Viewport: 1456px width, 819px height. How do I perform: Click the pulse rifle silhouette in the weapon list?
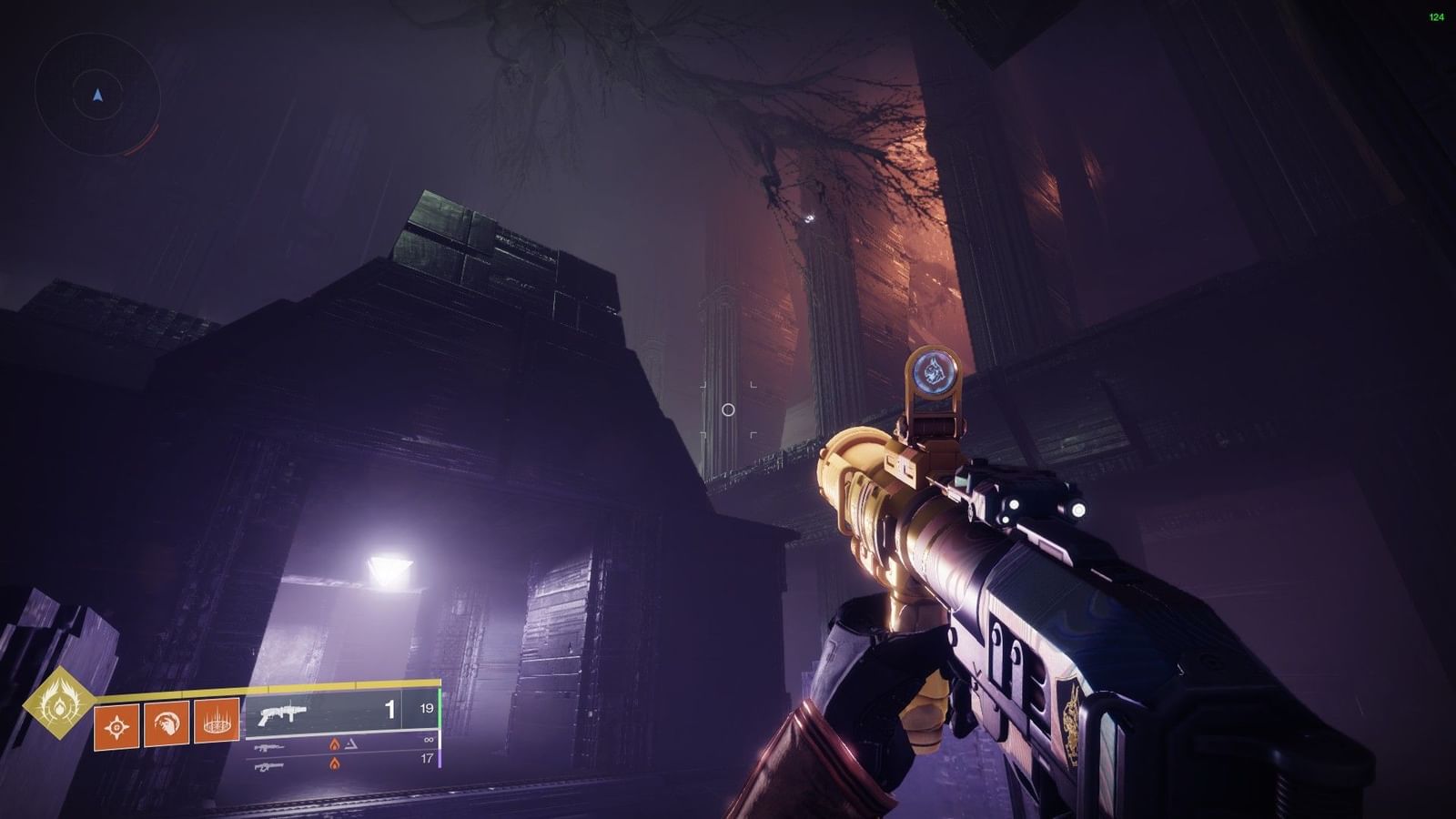[x=270, y=748]
